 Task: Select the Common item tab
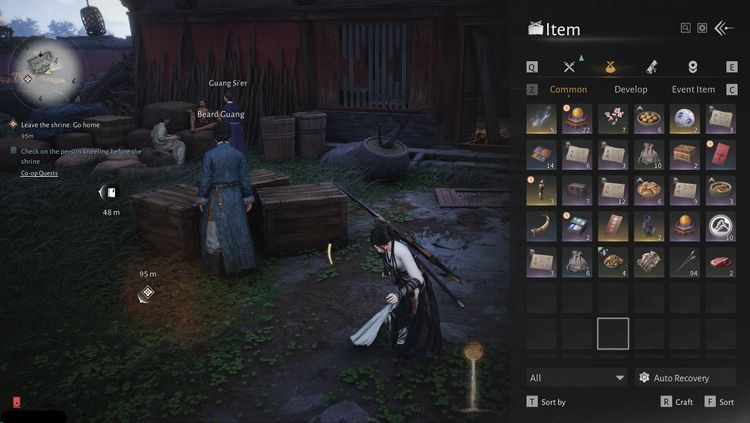coord(568,90)
